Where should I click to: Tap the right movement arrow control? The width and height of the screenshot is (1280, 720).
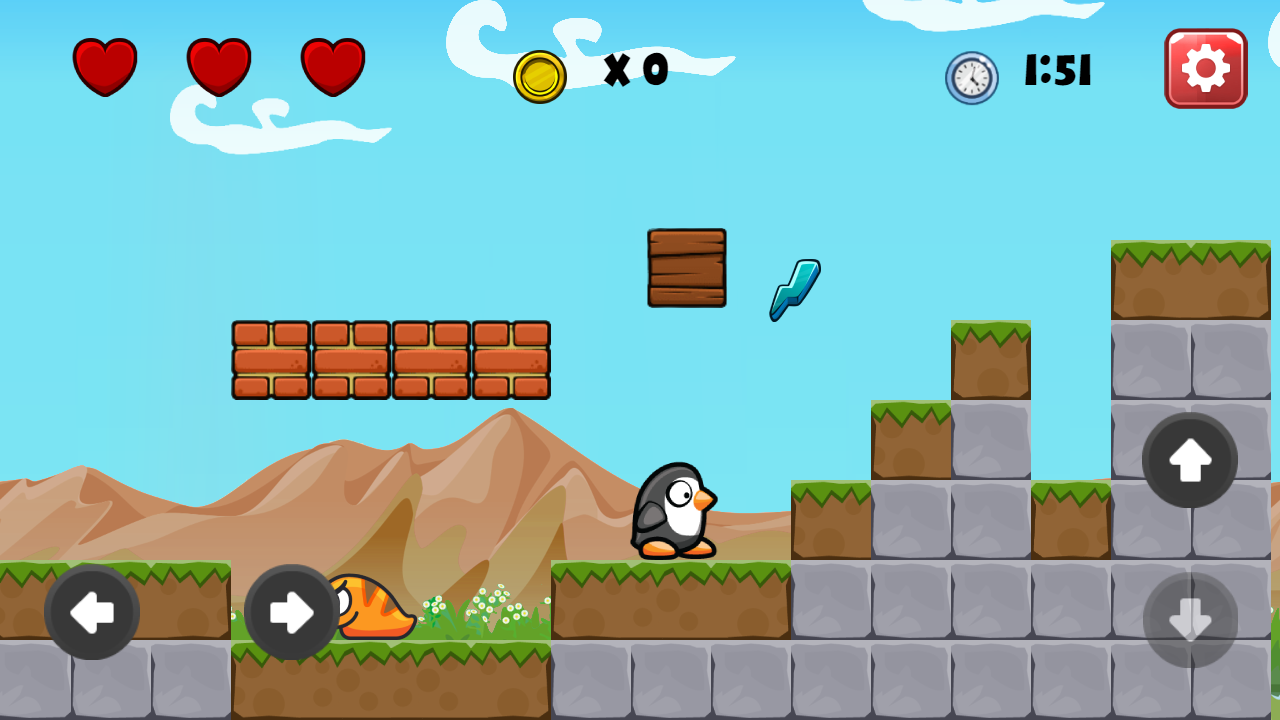[x=290, y=611]
